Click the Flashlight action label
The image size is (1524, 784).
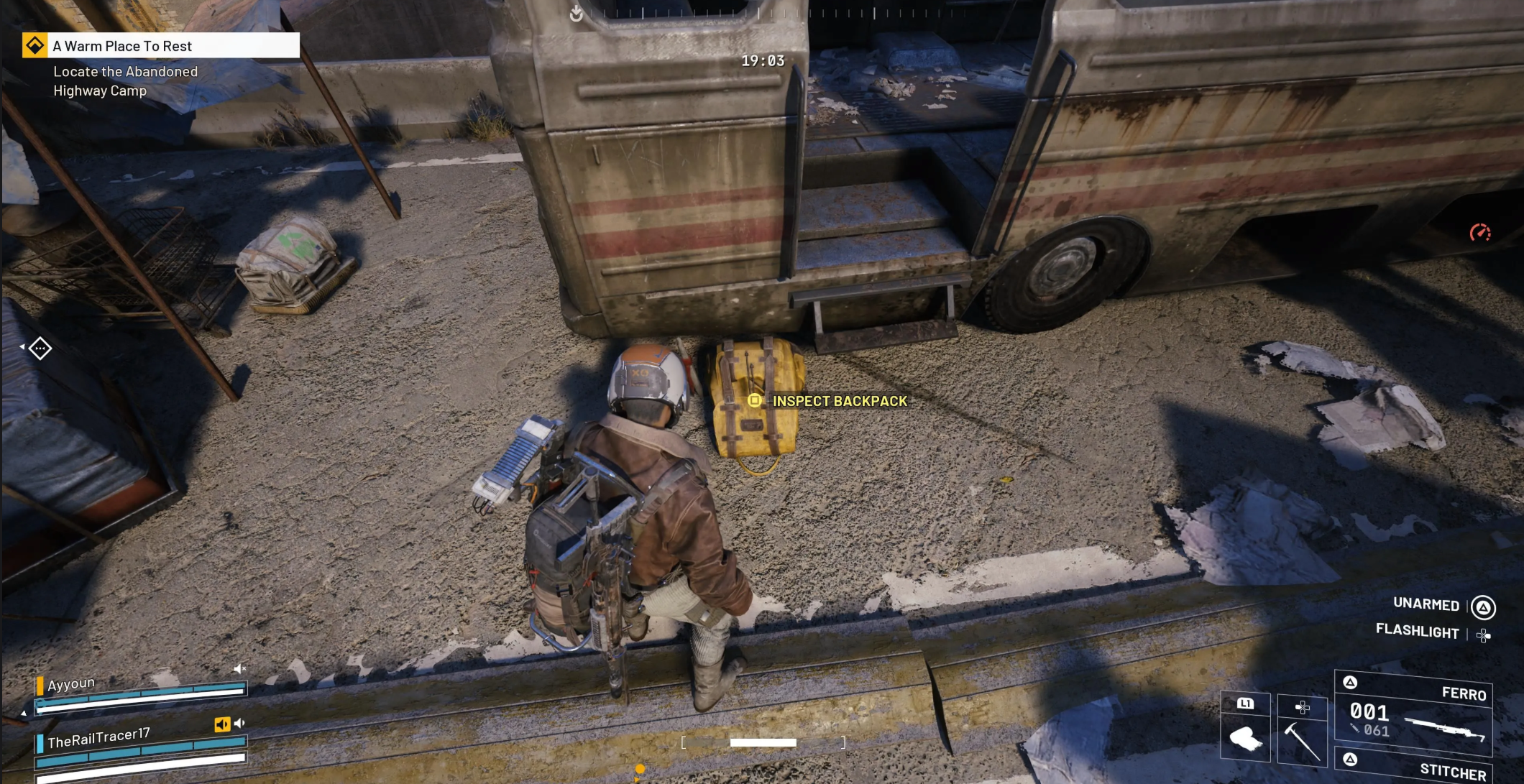(x=1417, y=631)
